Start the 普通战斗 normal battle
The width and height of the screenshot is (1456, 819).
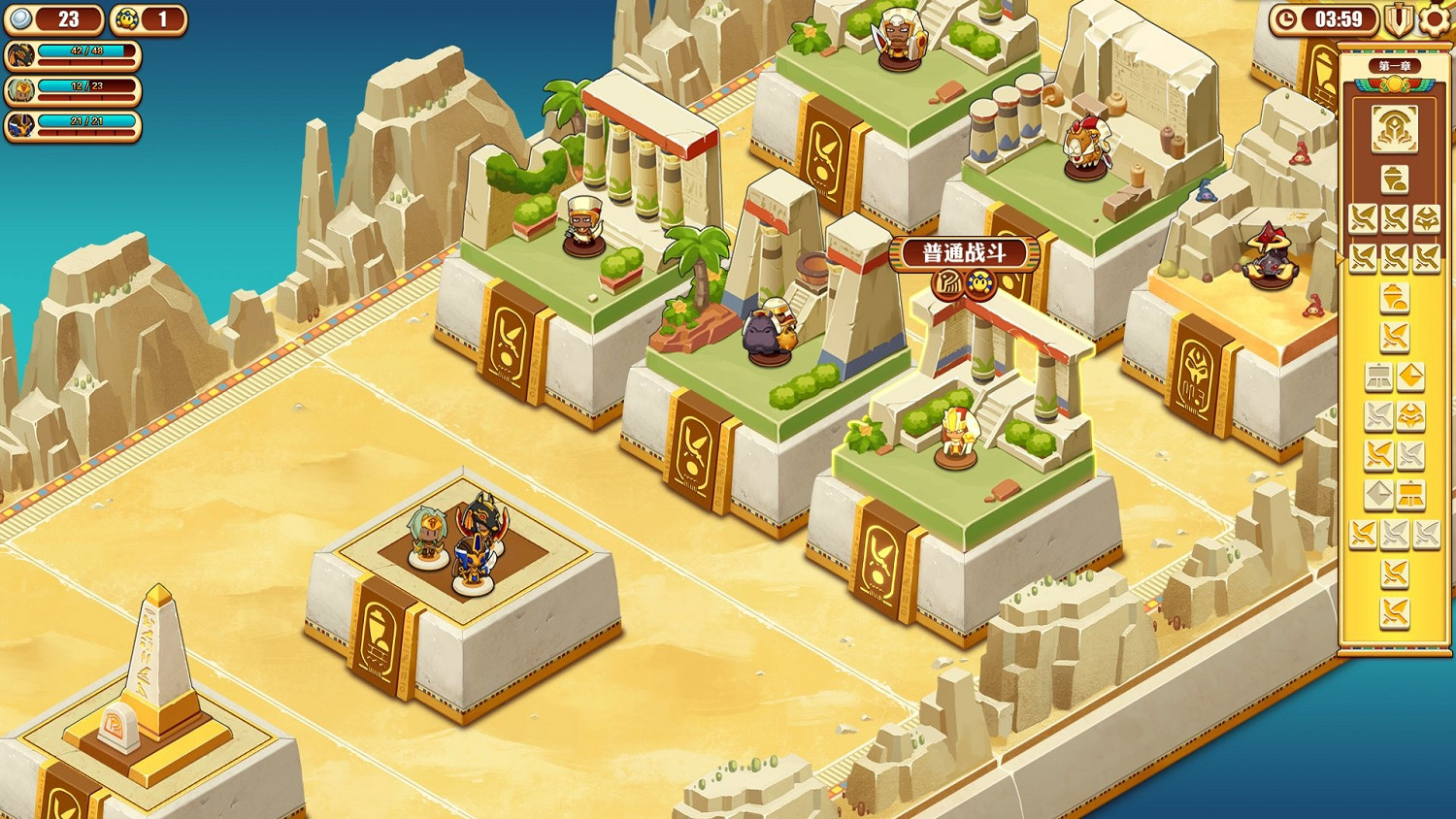tap(966, 252)
